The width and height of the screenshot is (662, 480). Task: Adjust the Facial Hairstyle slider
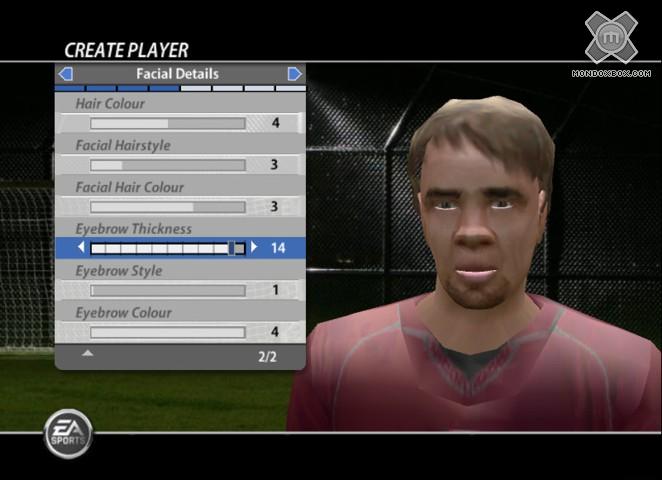167,165
